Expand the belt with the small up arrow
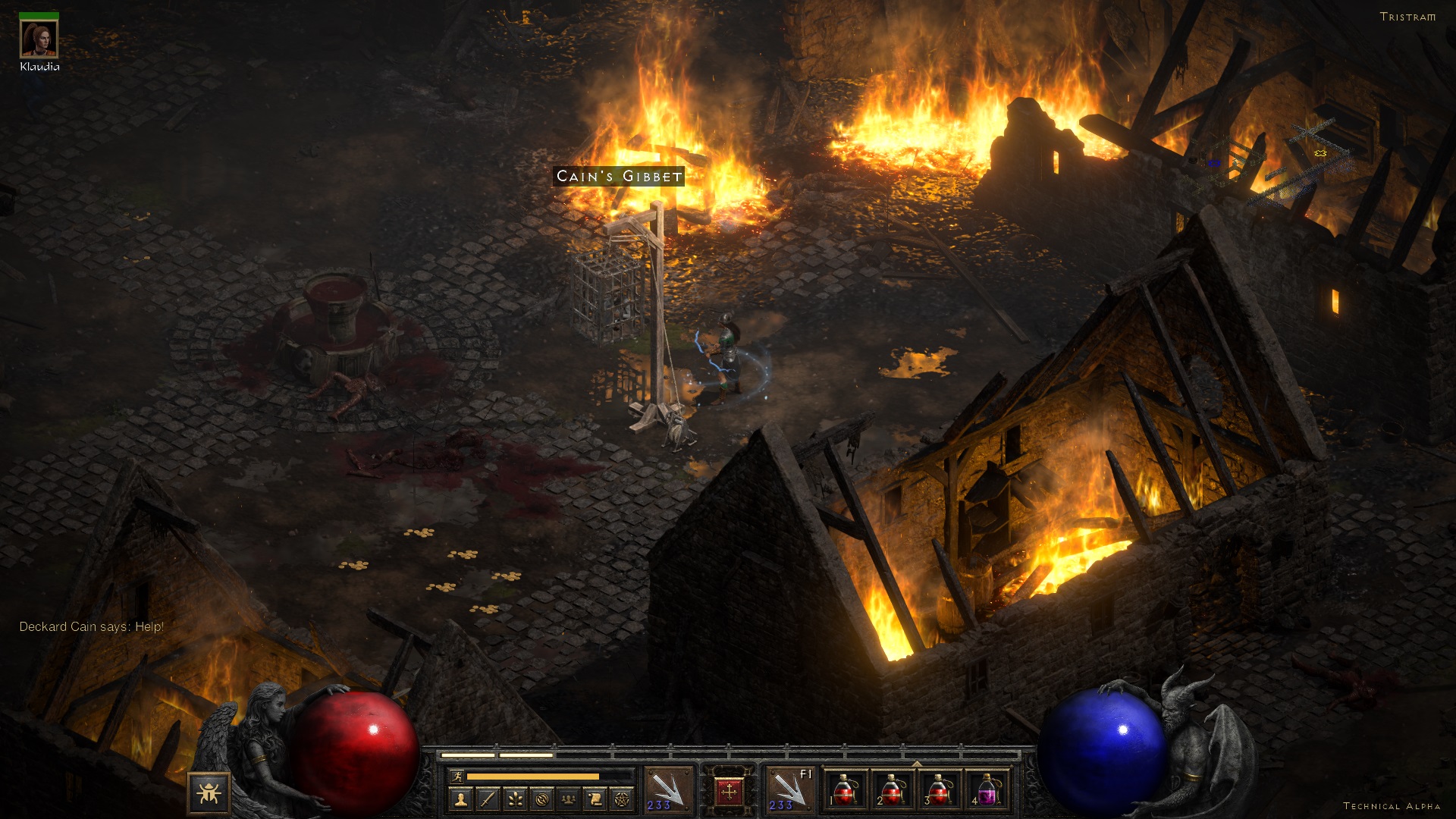The image size is (1456, 819). pos(916,763)
